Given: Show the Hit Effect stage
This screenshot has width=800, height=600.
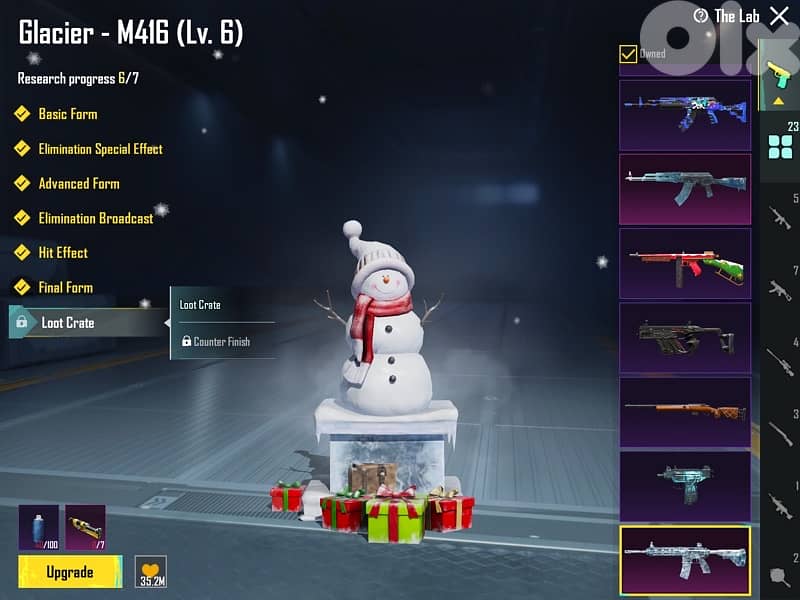Looking at the screenshot, I should coord(63,253).
